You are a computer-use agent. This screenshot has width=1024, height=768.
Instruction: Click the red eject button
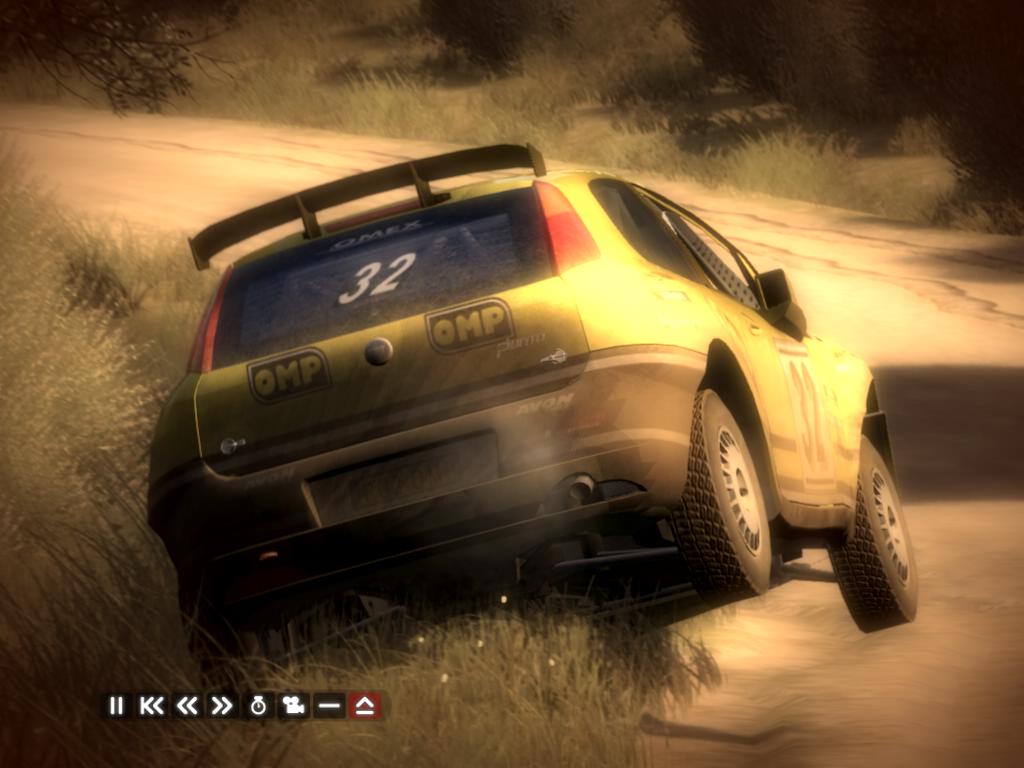tap(365, 706)
